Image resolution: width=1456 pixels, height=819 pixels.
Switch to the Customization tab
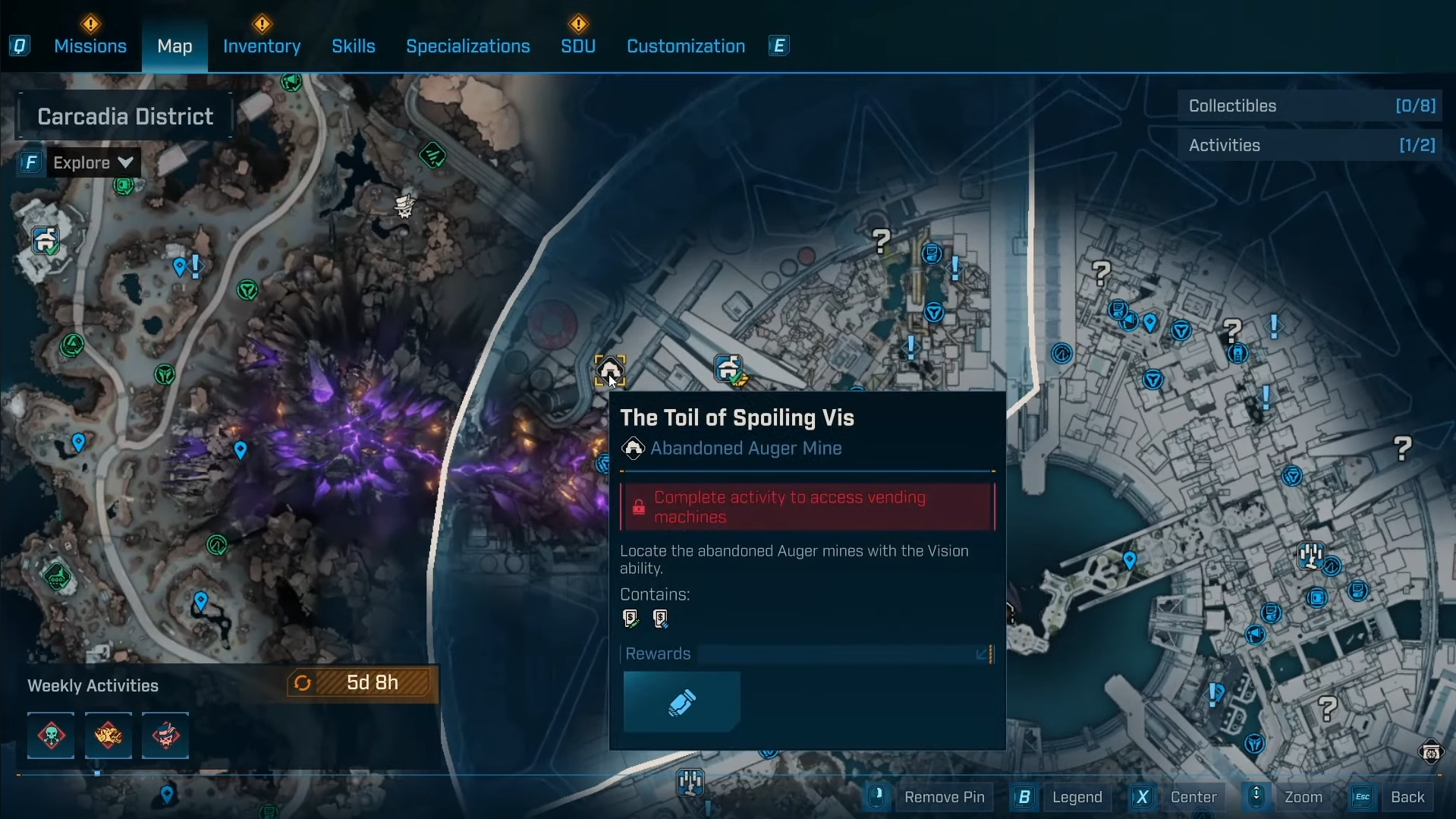click(686, 46)
